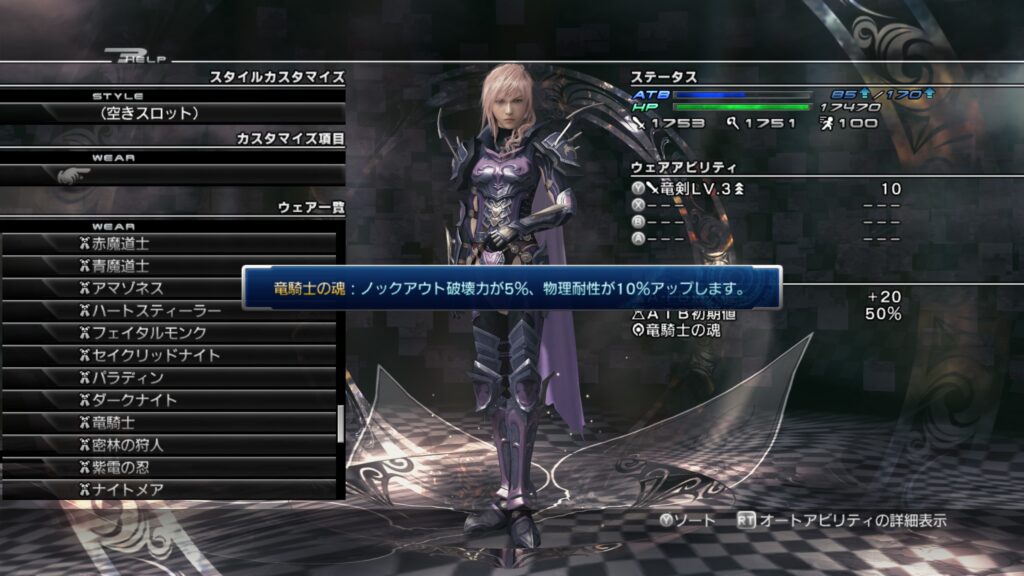Choose ダークナイト from the wear list
This screenshot has height=576, width=1024.
(x=170, y=400)
